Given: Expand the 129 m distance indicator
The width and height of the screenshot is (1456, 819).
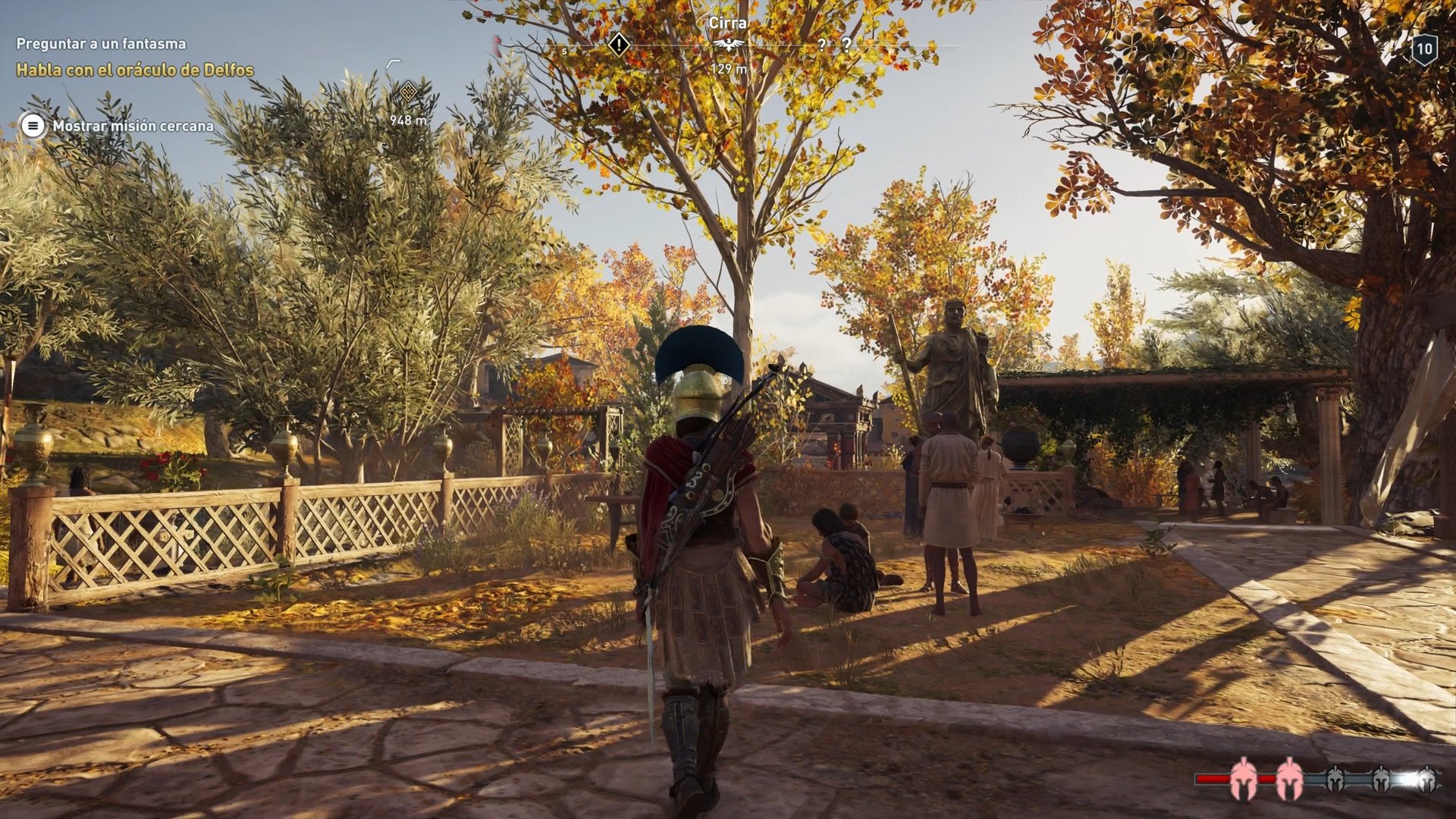Looking at the screenshot, I should tap(729, 67).
